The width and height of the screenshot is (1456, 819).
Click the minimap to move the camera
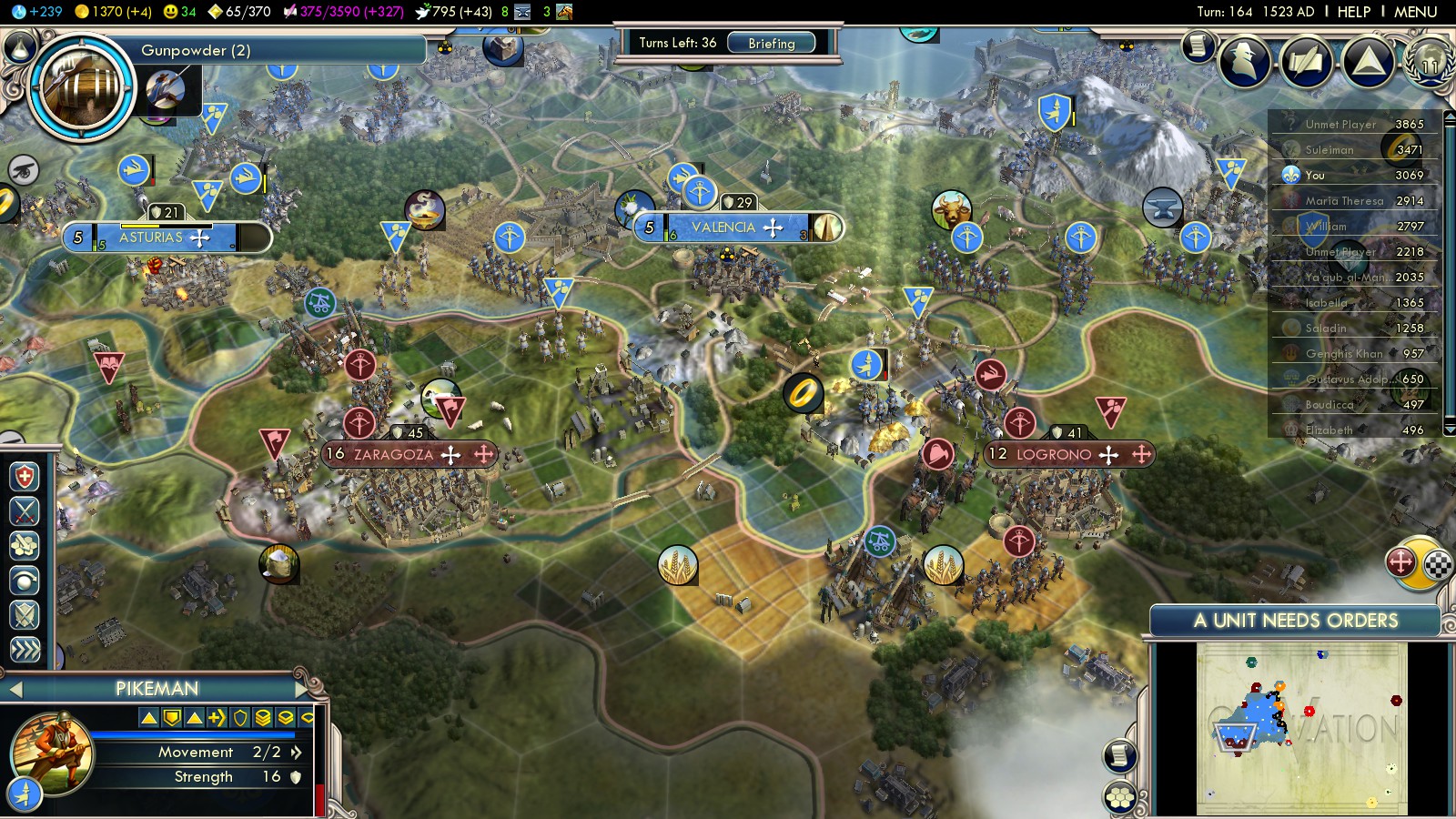(1301, 728)
